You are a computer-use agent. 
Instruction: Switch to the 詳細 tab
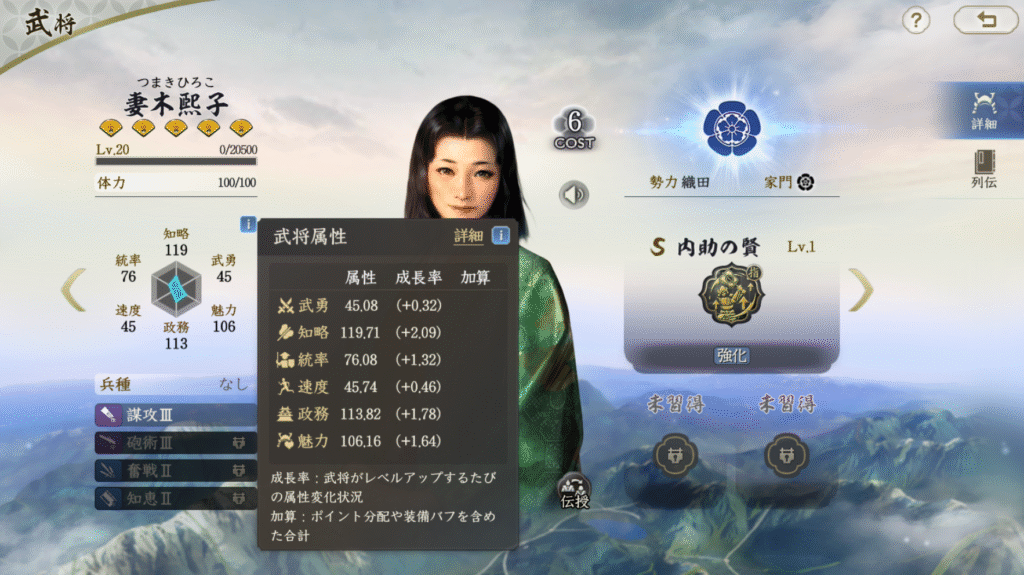click(x=983, y=109)
